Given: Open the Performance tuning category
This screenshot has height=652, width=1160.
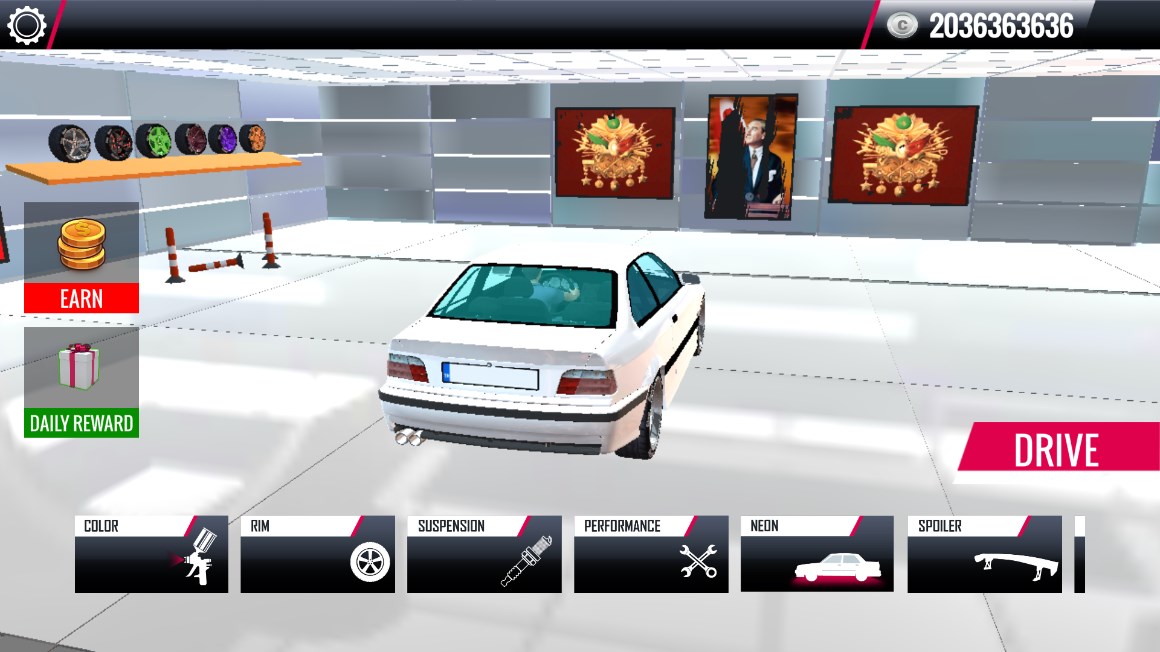Looking at the screenshot, I should pos(651,555).
